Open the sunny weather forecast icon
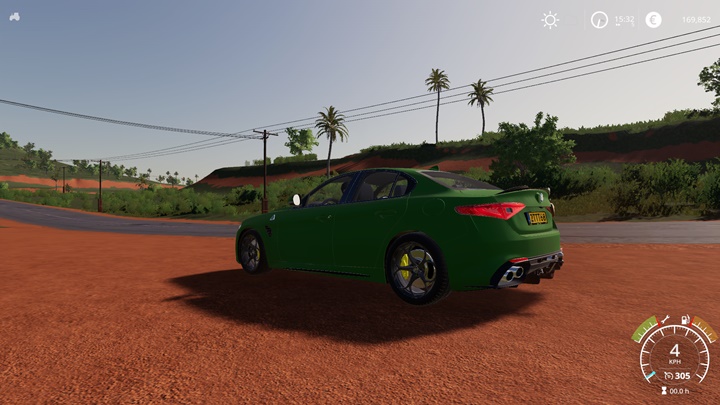 (x=550, y=19)
